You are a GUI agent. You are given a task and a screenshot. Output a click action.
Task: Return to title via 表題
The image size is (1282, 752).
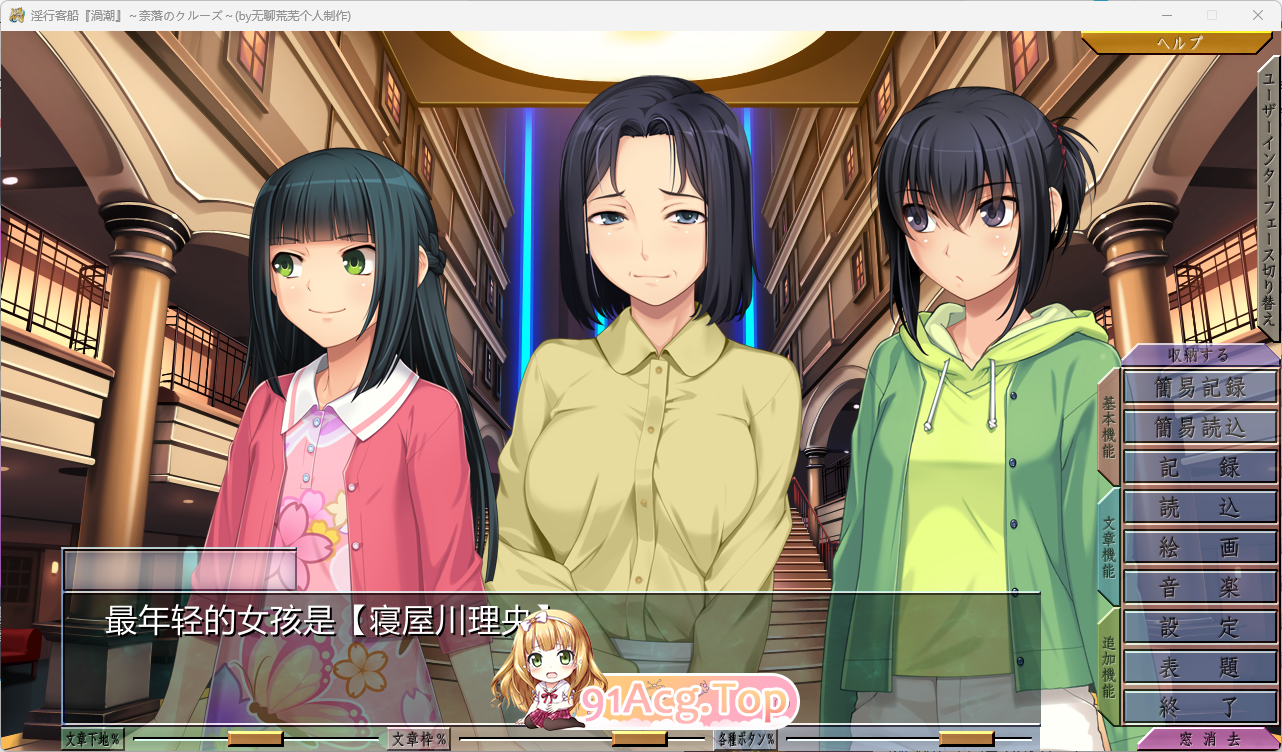1199,668
